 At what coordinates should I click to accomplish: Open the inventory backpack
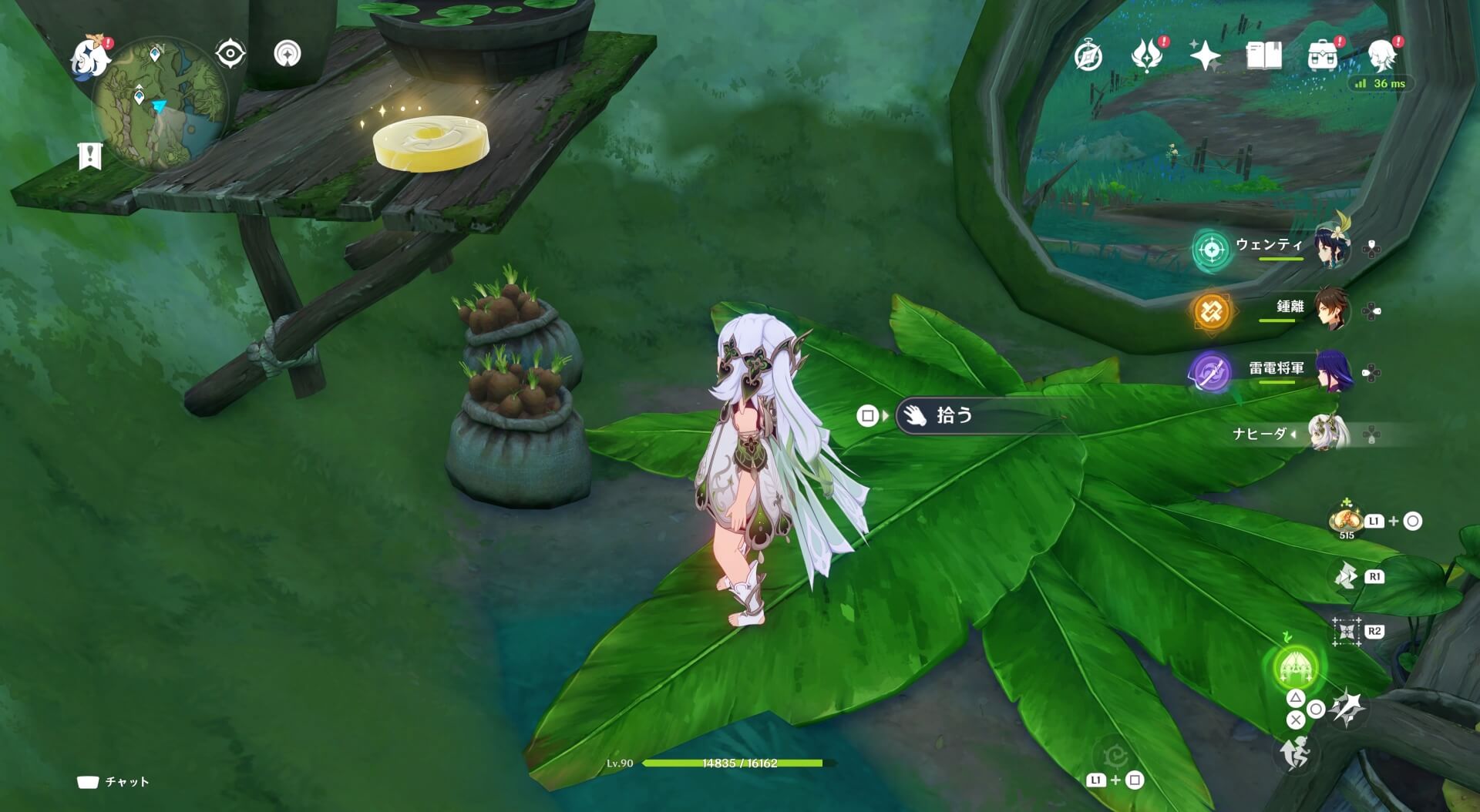pyautogui.click(x=1324, y=52)
